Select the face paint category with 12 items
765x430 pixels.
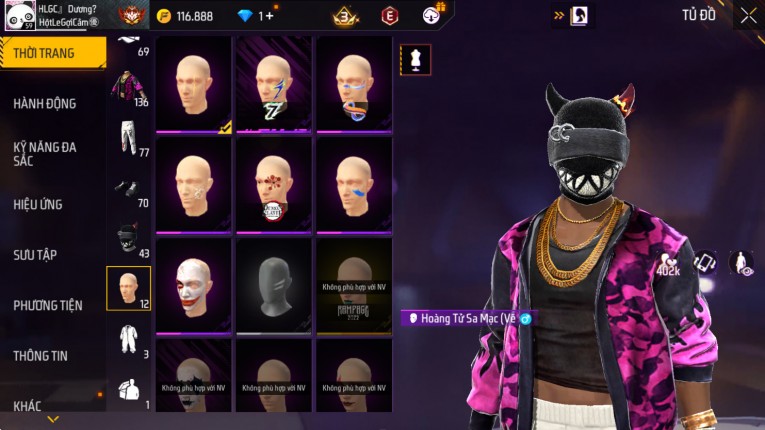128,289
